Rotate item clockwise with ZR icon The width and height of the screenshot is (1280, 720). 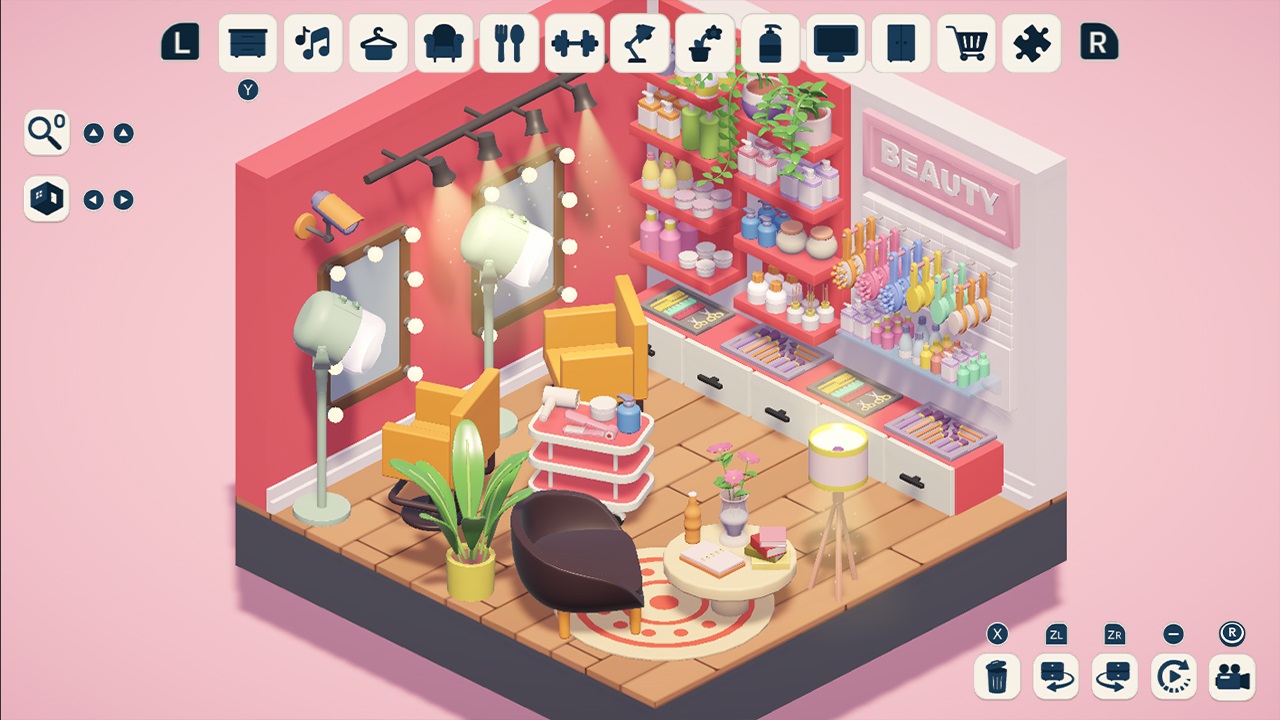coord(1113,677)
